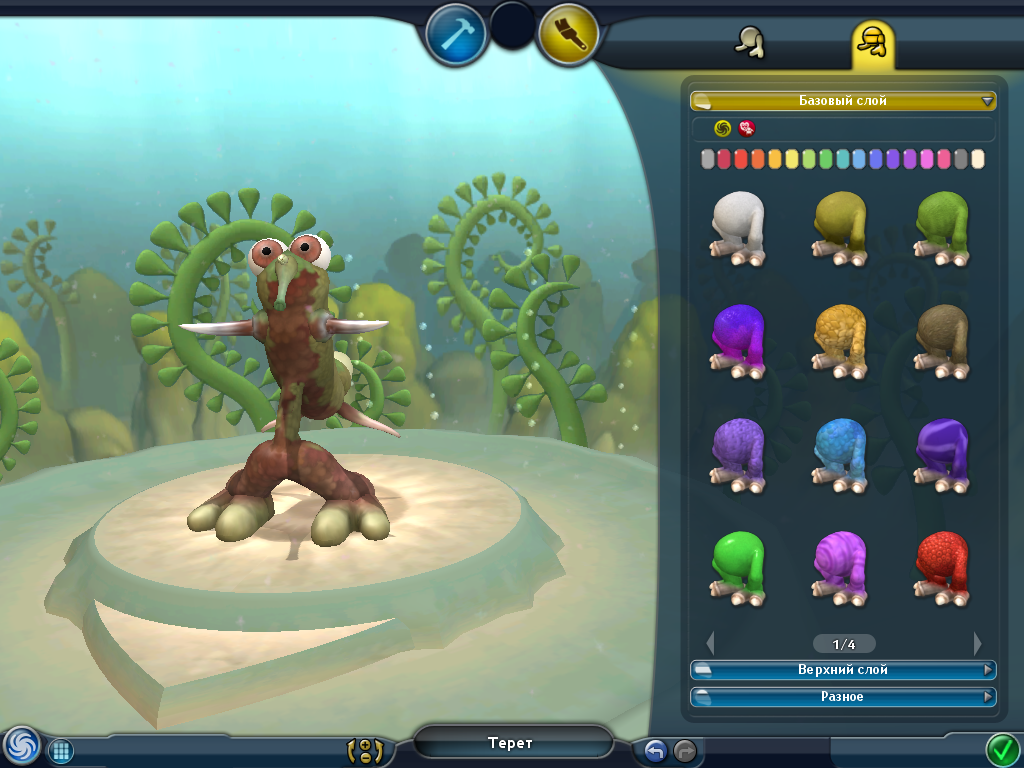Choose the golden yellow furry skin
This screenshot has width=1024, height=768.
click(841, 340)
